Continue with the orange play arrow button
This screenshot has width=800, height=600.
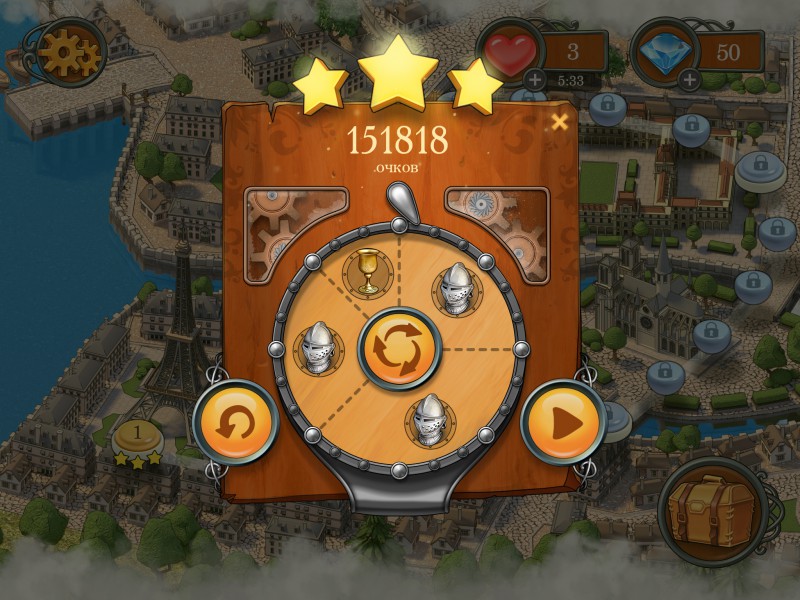tap(561, 423)
